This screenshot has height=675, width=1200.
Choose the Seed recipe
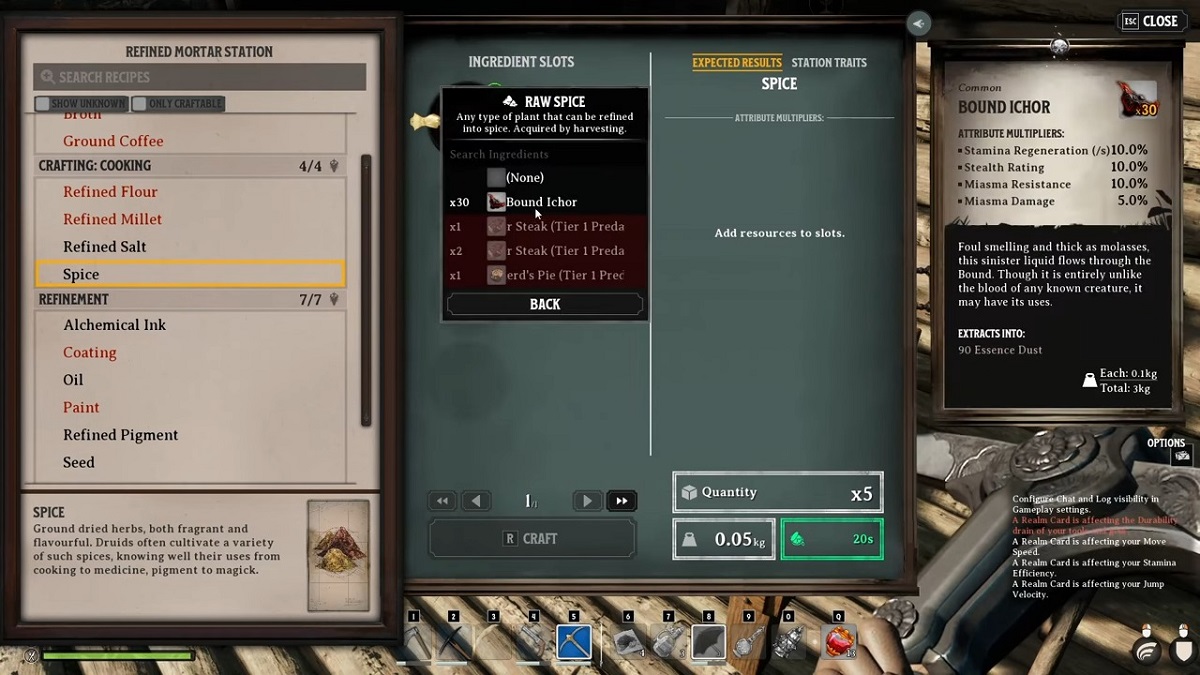[x=79, y=462]
